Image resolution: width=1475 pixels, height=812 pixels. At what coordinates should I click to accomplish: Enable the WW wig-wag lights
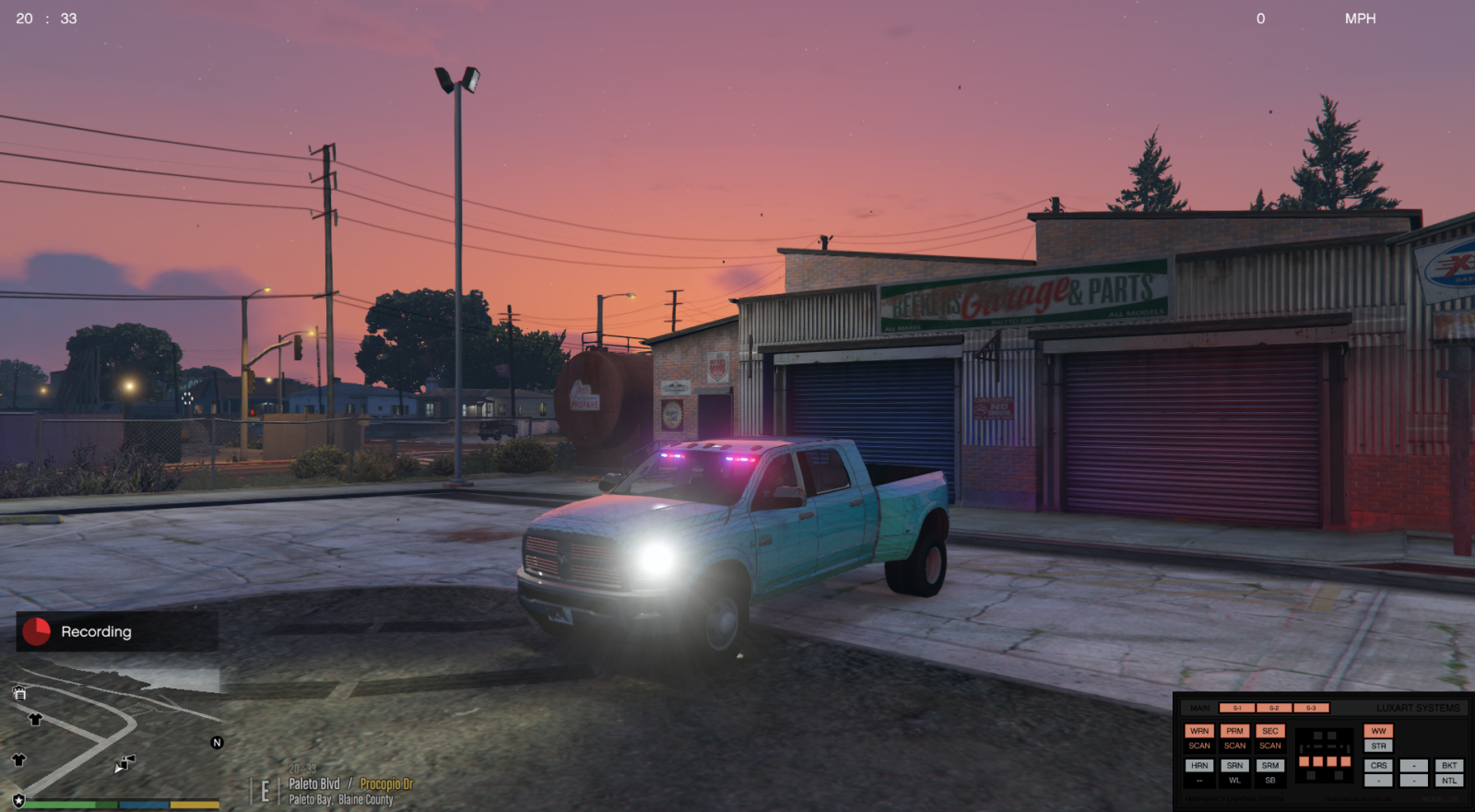[x=1380, y=731]
